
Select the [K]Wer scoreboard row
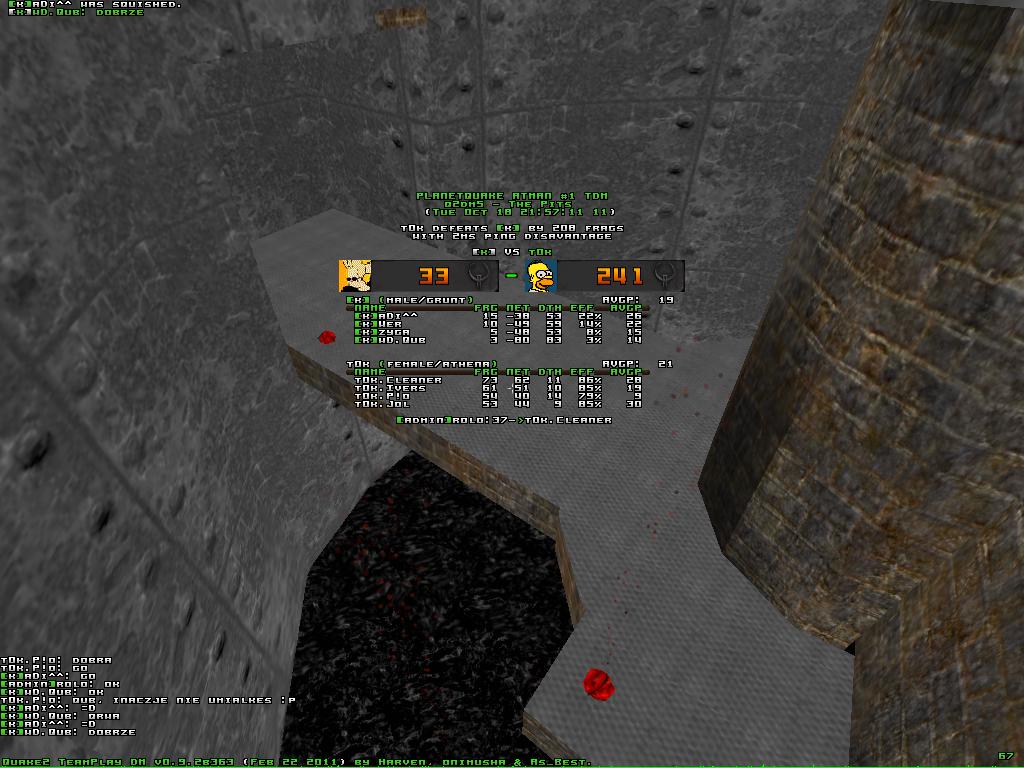[510, 324]
